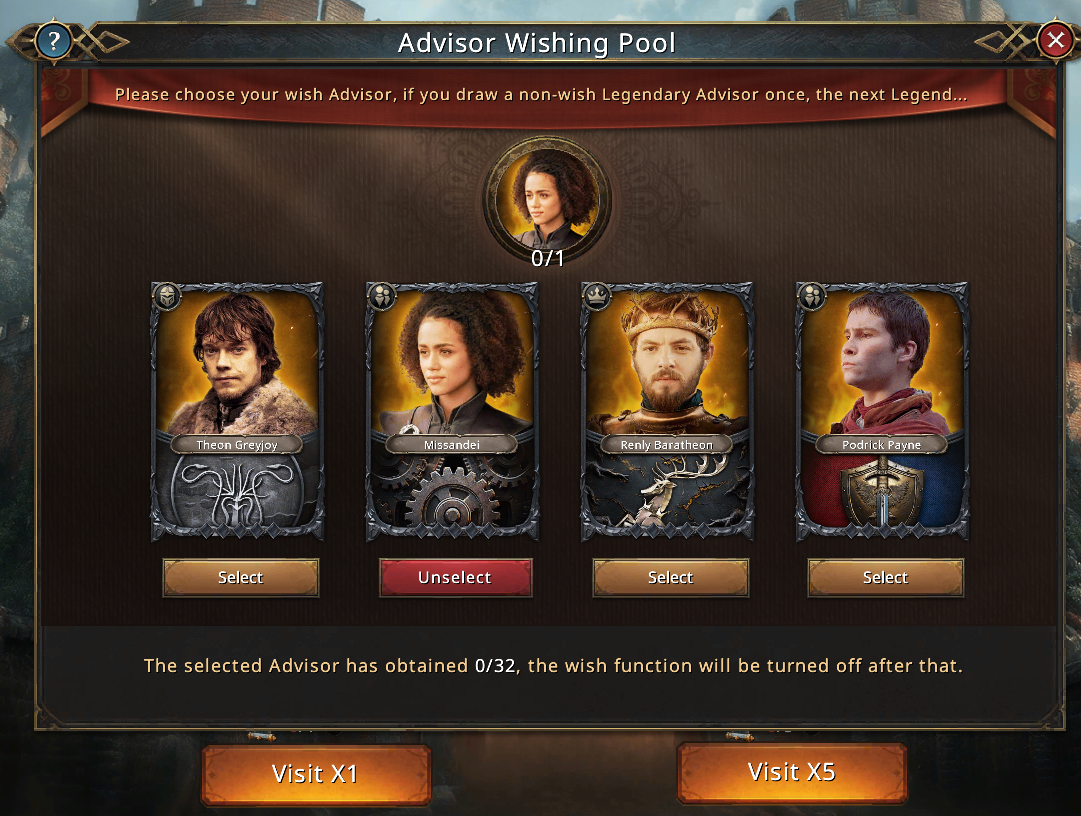1081x816 pixels.
Task: Inspect the Renly Baratheon advisor card
Action: [668, 410]
